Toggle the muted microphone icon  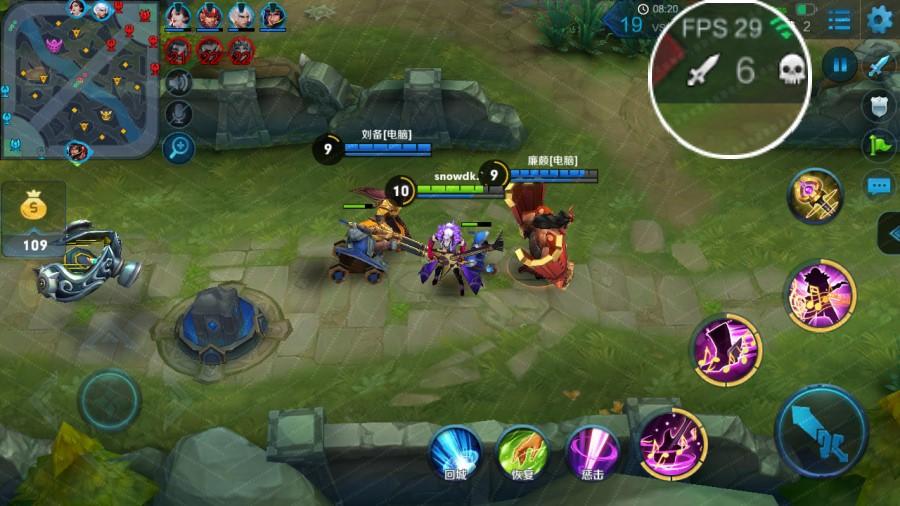point(179,114)
